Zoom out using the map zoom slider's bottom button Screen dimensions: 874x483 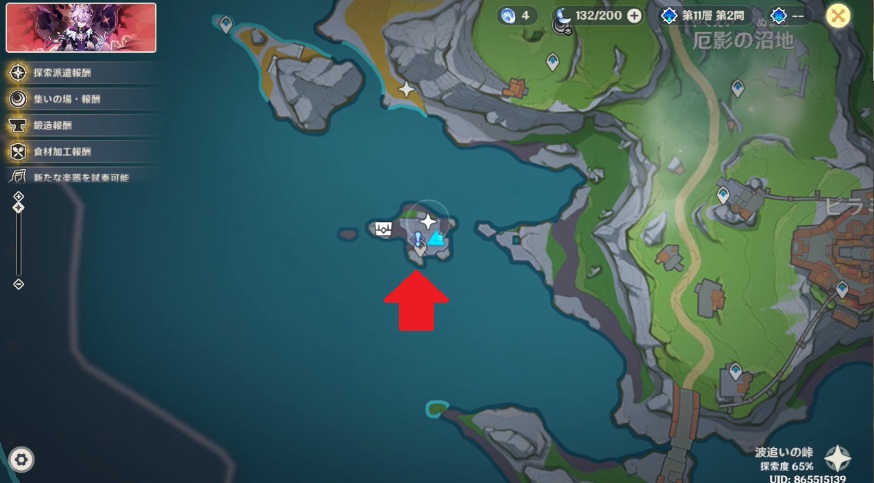(18, 284)
